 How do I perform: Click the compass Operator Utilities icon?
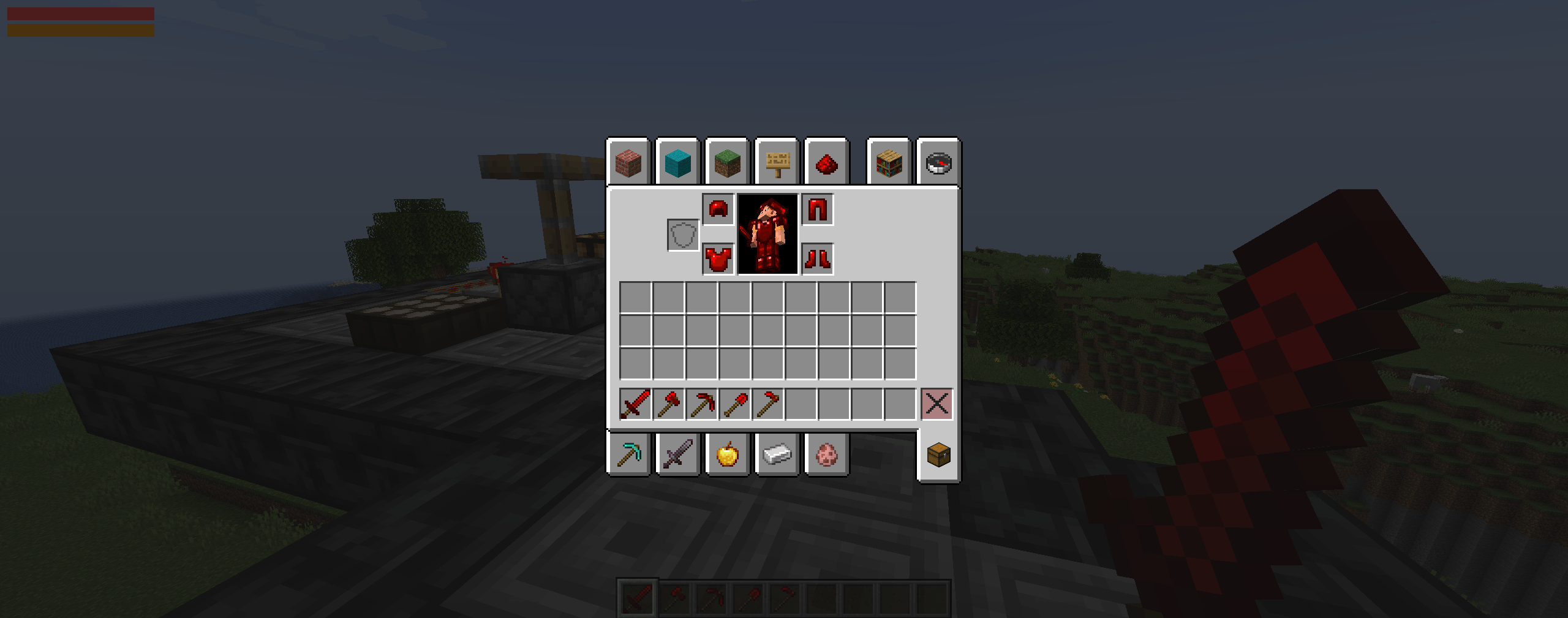point(938,164)
